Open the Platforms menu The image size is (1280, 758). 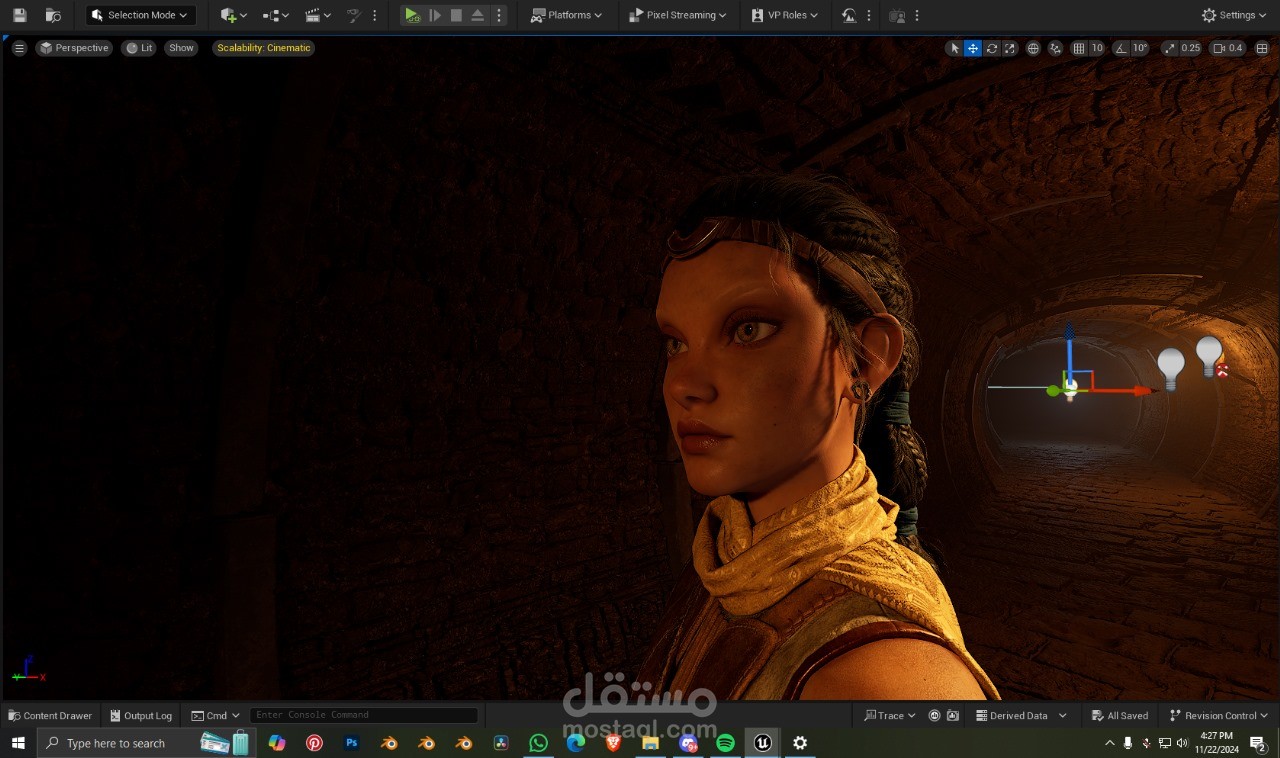tap(567, 15)
